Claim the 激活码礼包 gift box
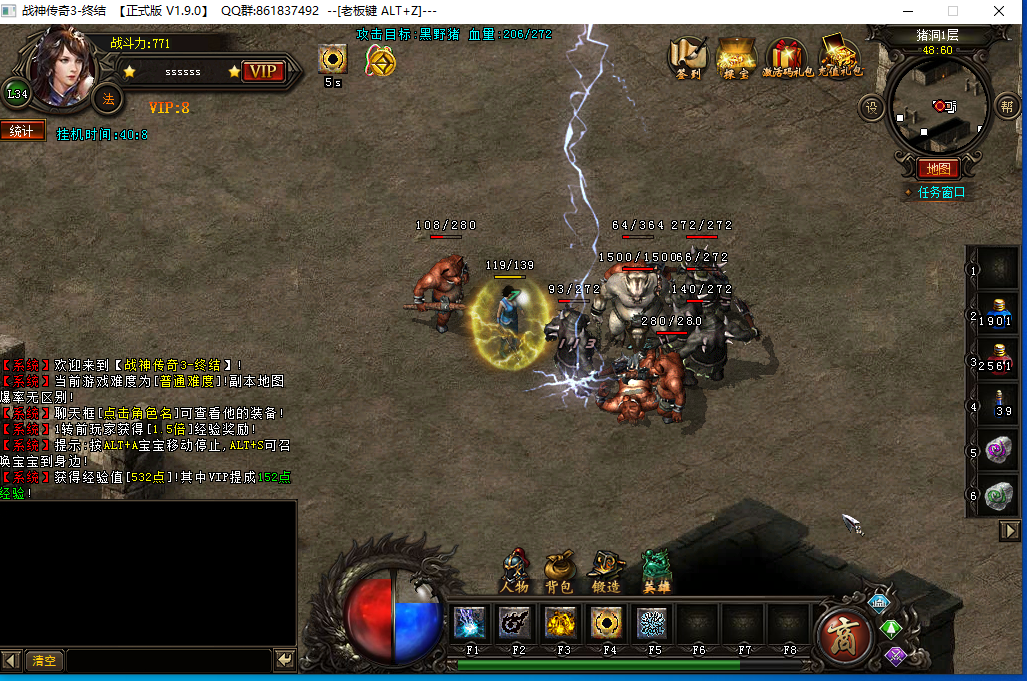The height and width of the screenshot is (681, 1027). (x=787, y=57)
